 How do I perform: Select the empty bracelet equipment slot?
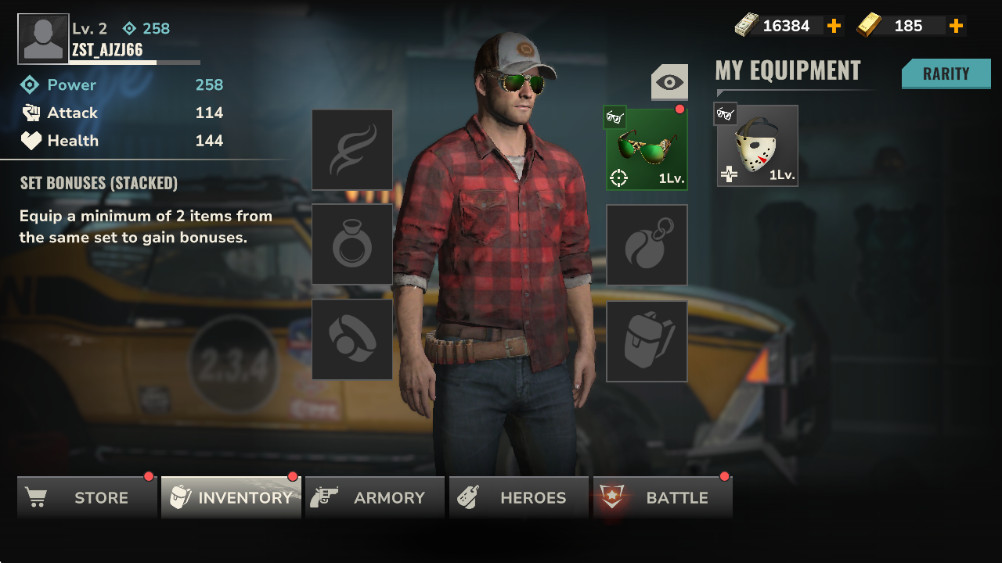coord(352,340)
